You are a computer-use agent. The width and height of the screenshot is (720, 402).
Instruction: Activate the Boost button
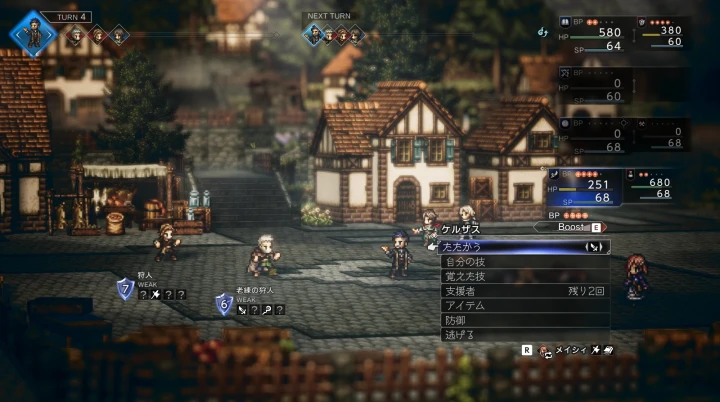[573, 227]
